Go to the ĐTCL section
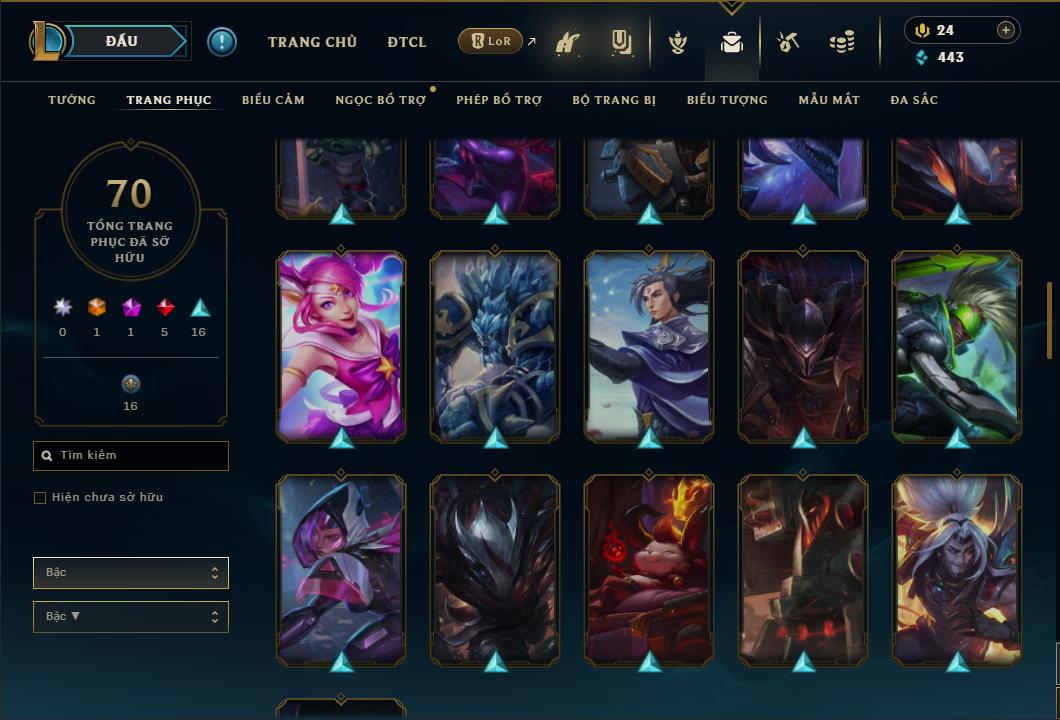The height and width of the screenshot is (720, 1060). [407, 42]
